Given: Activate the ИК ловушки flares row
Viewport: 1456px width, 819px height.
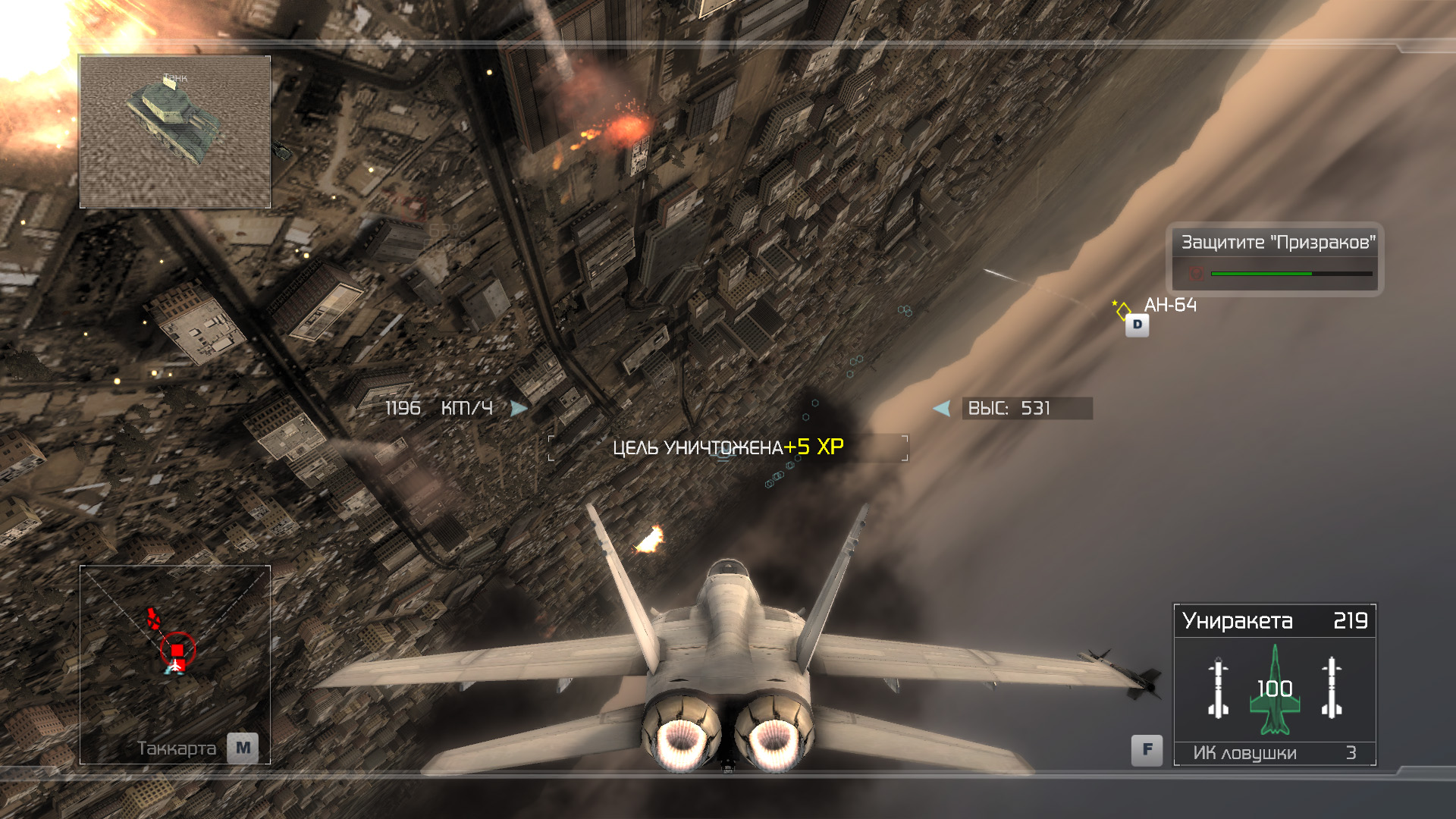Looking at the screenshot, I should [1274, 753].
